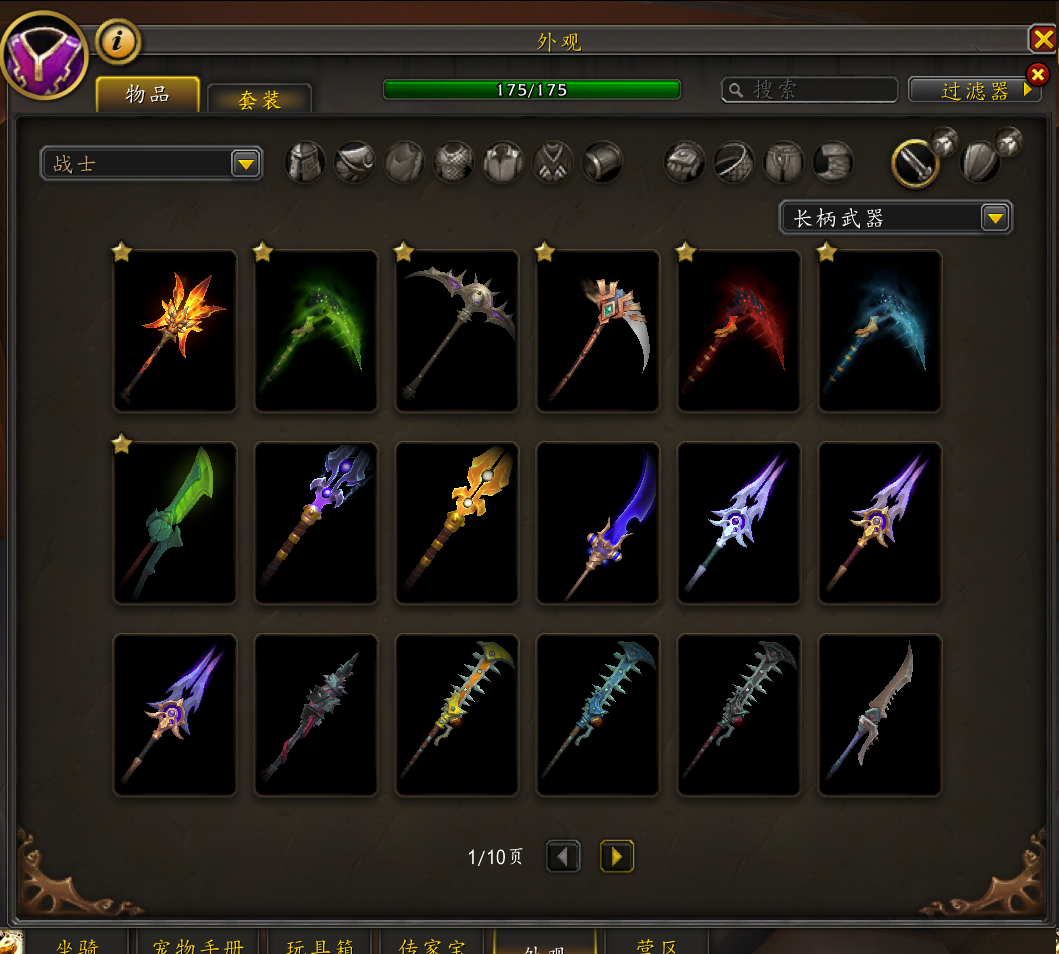Open the 过滤器 filter menu

coord(974,90)
